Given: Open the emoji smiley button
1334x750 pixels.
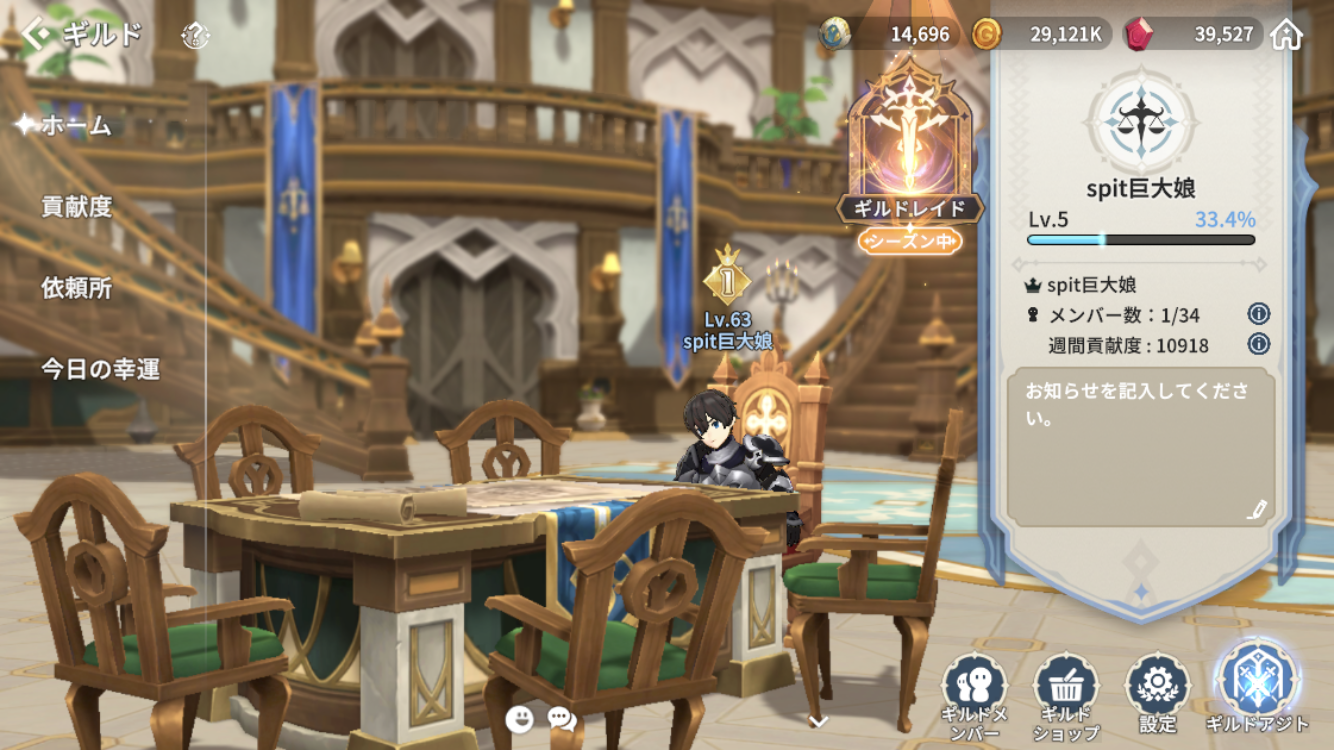Looking at the screenshot, I should (519, 718).
